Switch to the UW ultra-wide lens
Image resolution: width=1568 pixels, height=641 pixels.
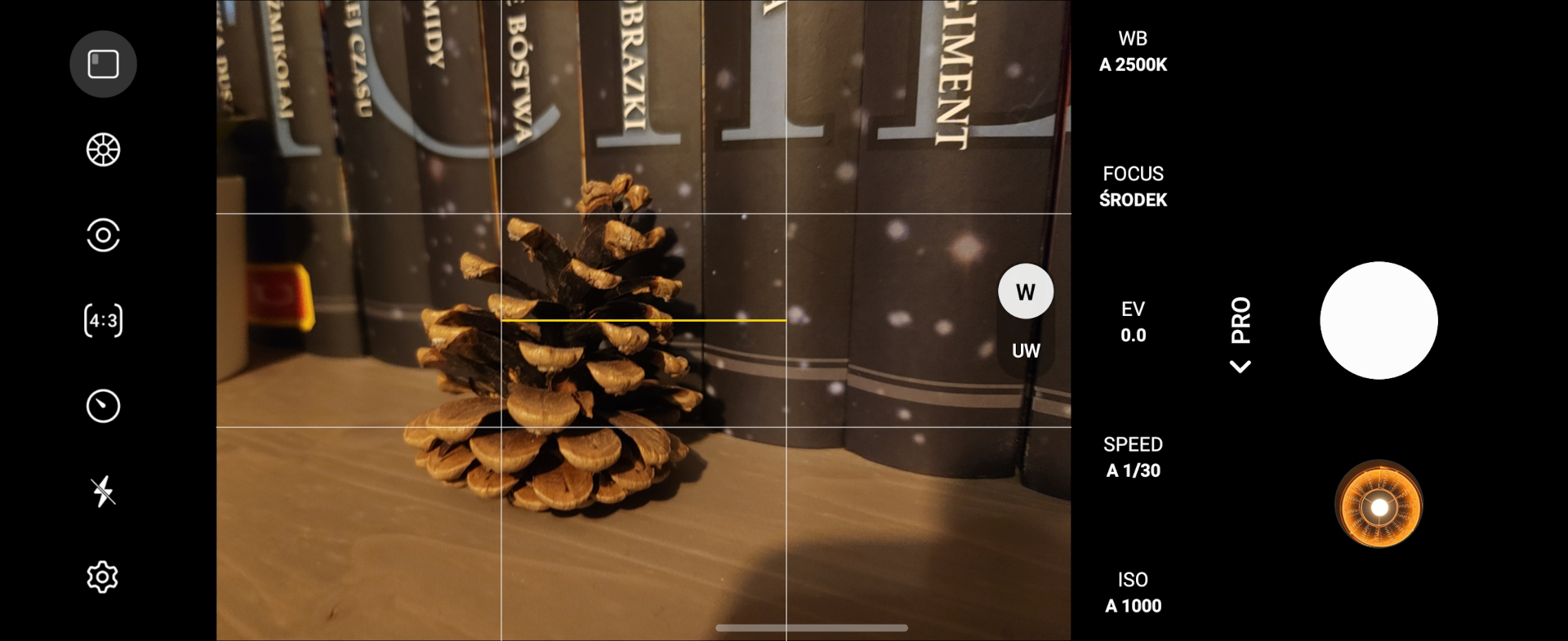[1025, 351]
